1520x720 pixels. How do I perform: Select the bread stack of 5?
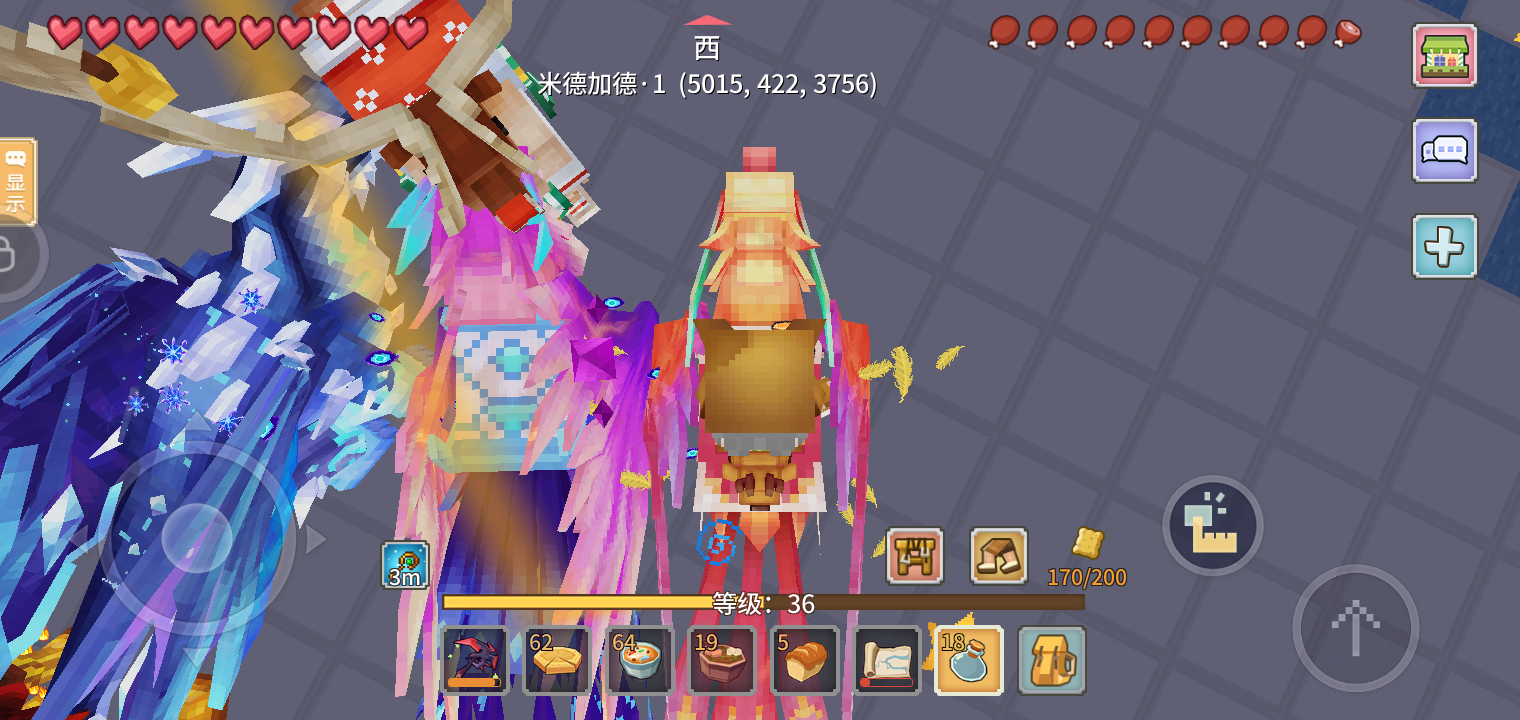pyautogui.click(x=805, y=662)
